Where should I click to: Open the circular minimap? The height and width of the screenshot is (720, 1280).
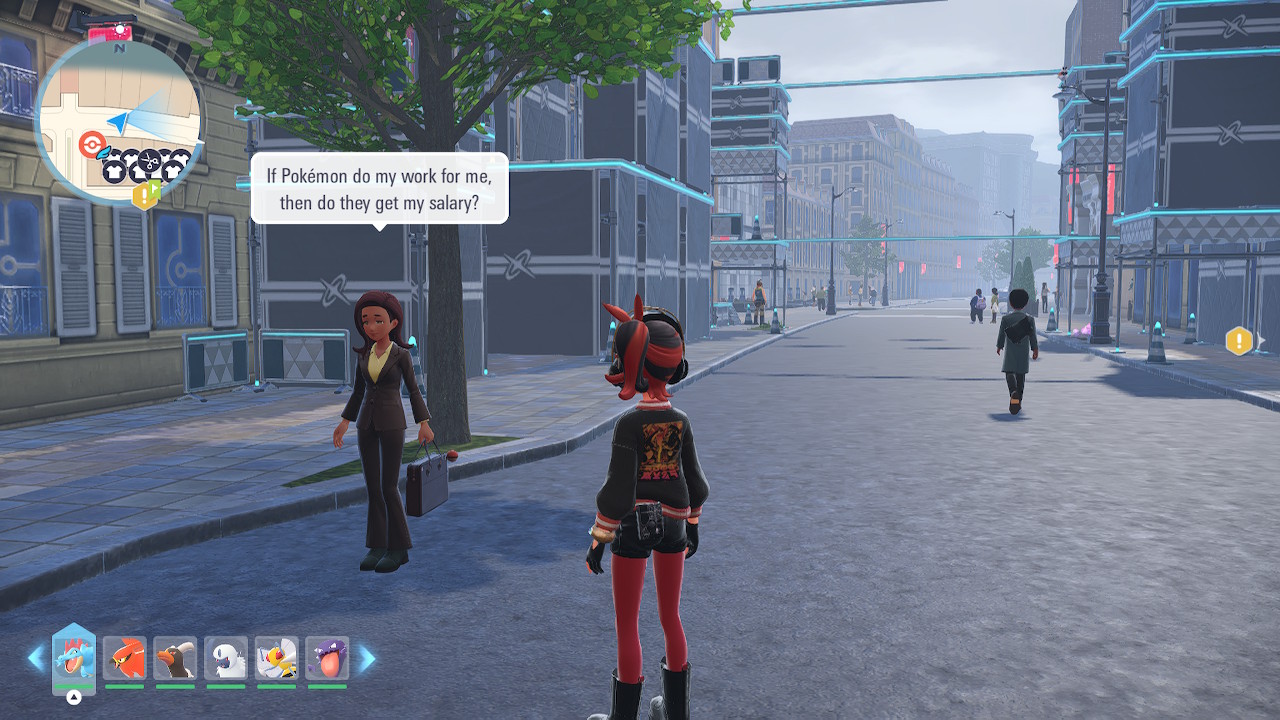[x=118, y=120]
